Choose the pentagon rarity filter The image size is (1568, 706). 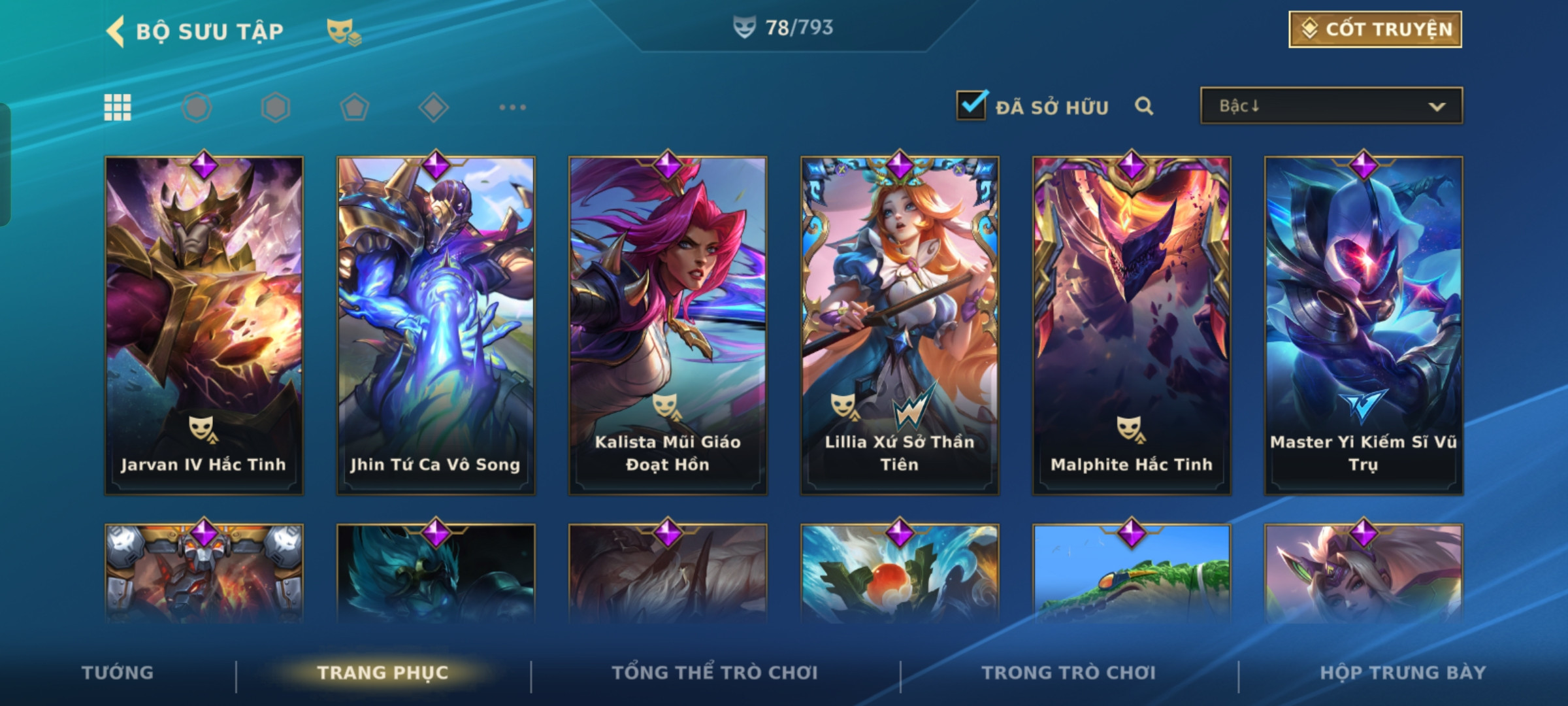point(354,107)
